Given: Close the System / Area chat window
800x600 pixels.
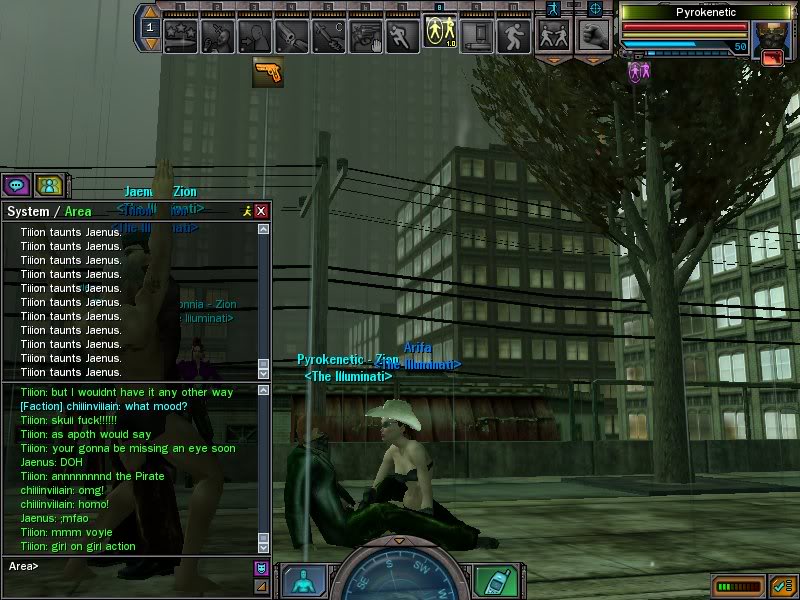Looking at the screenshot, I should click(x=261, y=211).
